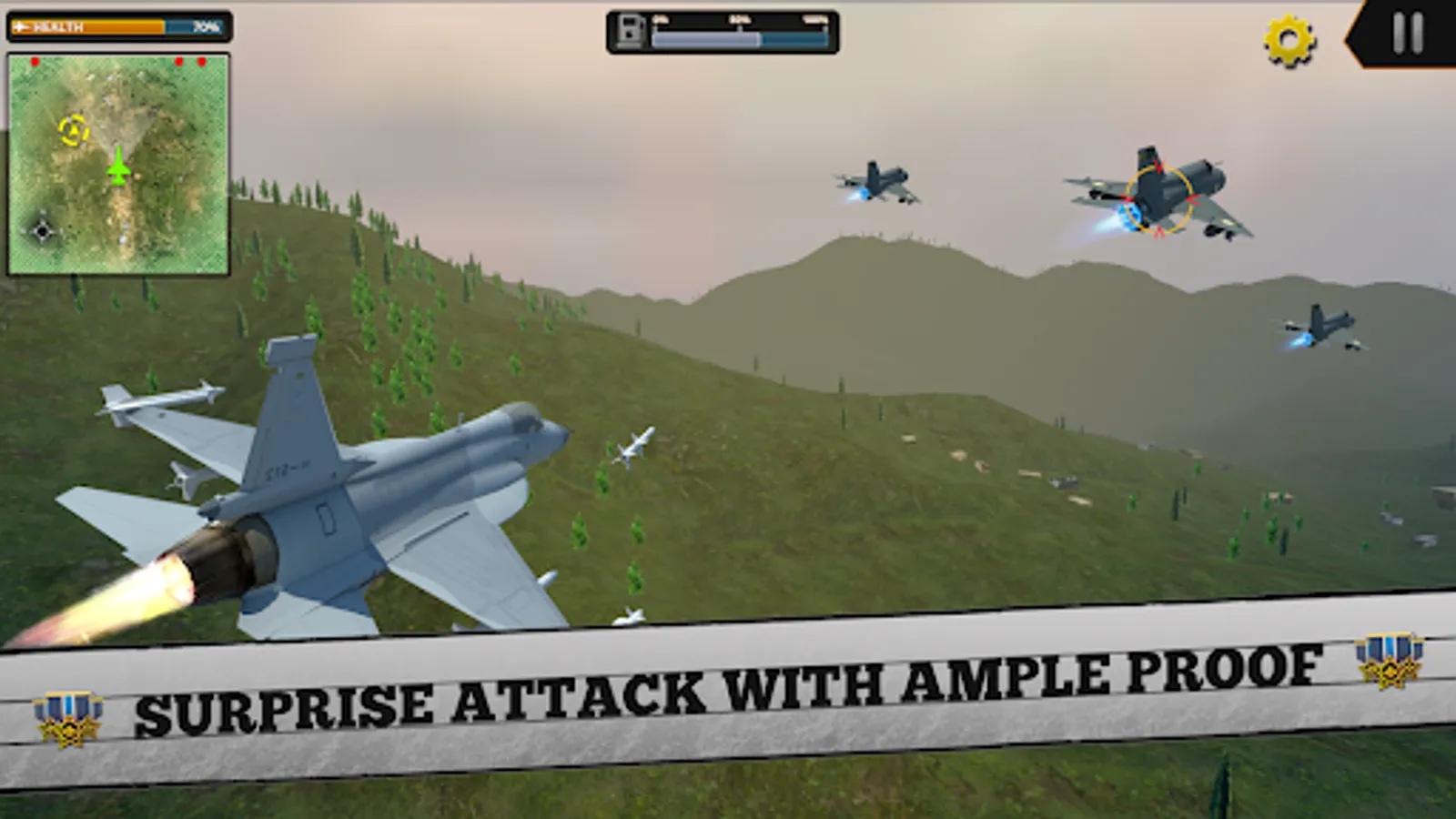
Task: Click the 70% health percentage text
Action: click(x=205, y=26)
